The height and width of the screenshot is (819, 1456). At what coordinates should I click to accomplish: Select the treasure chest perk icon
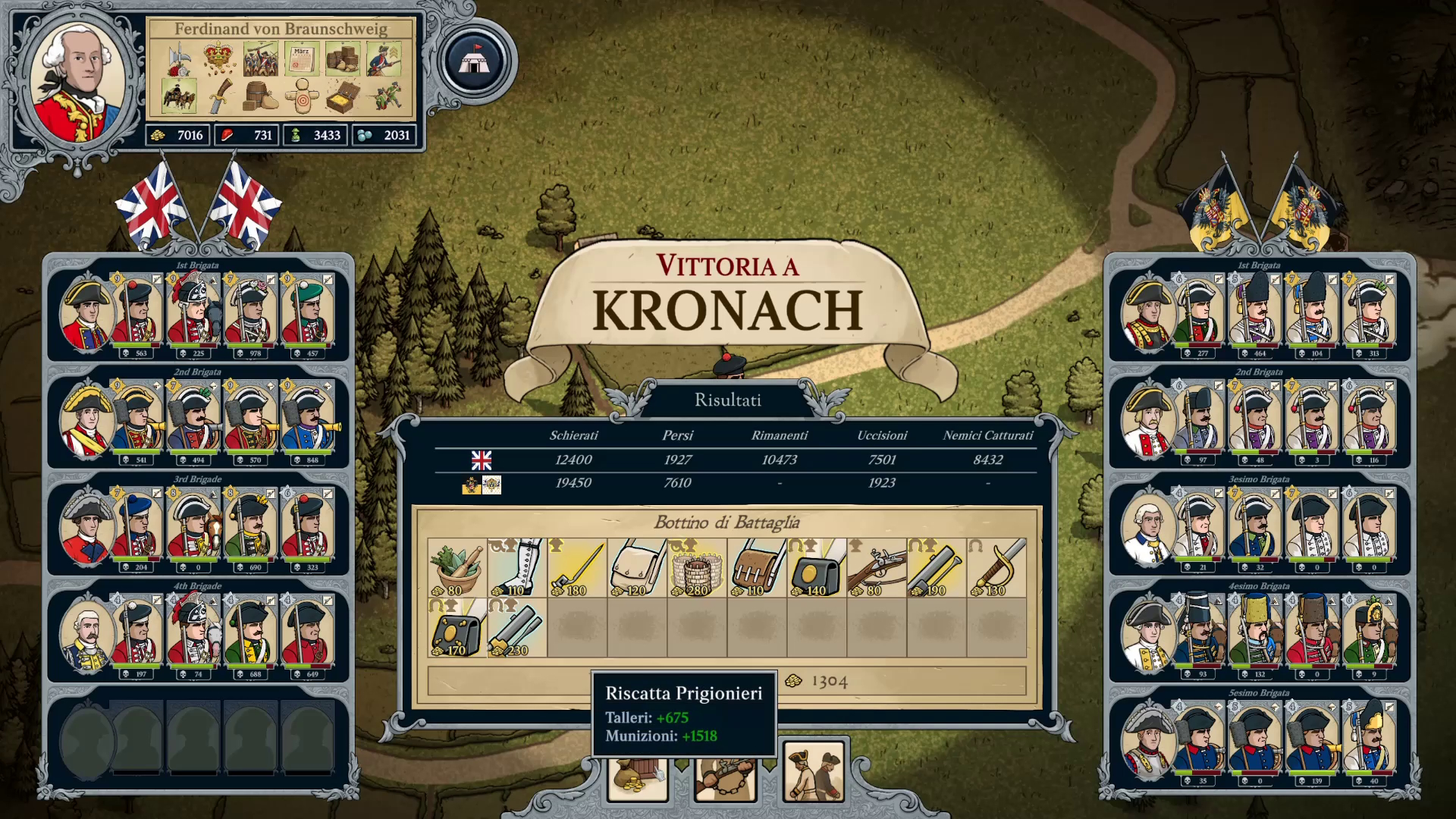point(343,97)
